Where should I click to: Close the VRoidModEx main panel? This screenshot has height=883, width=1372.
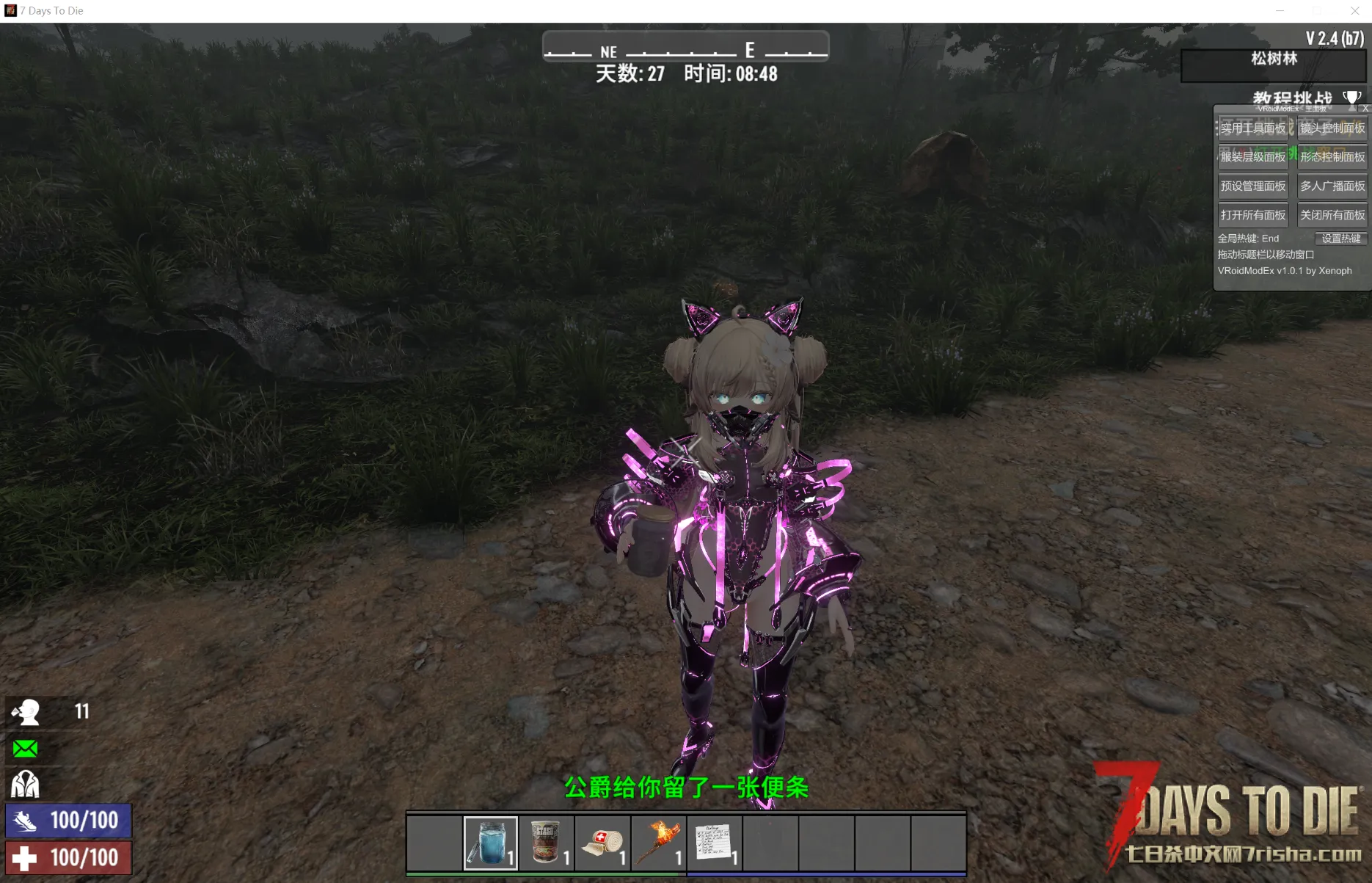[x=1365, y=109]
